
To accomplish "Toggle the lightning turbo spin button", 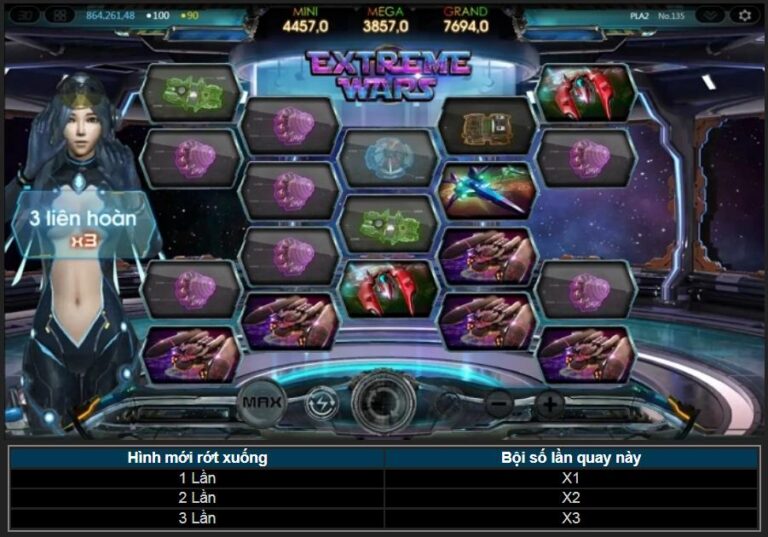I will pos(321,404).
